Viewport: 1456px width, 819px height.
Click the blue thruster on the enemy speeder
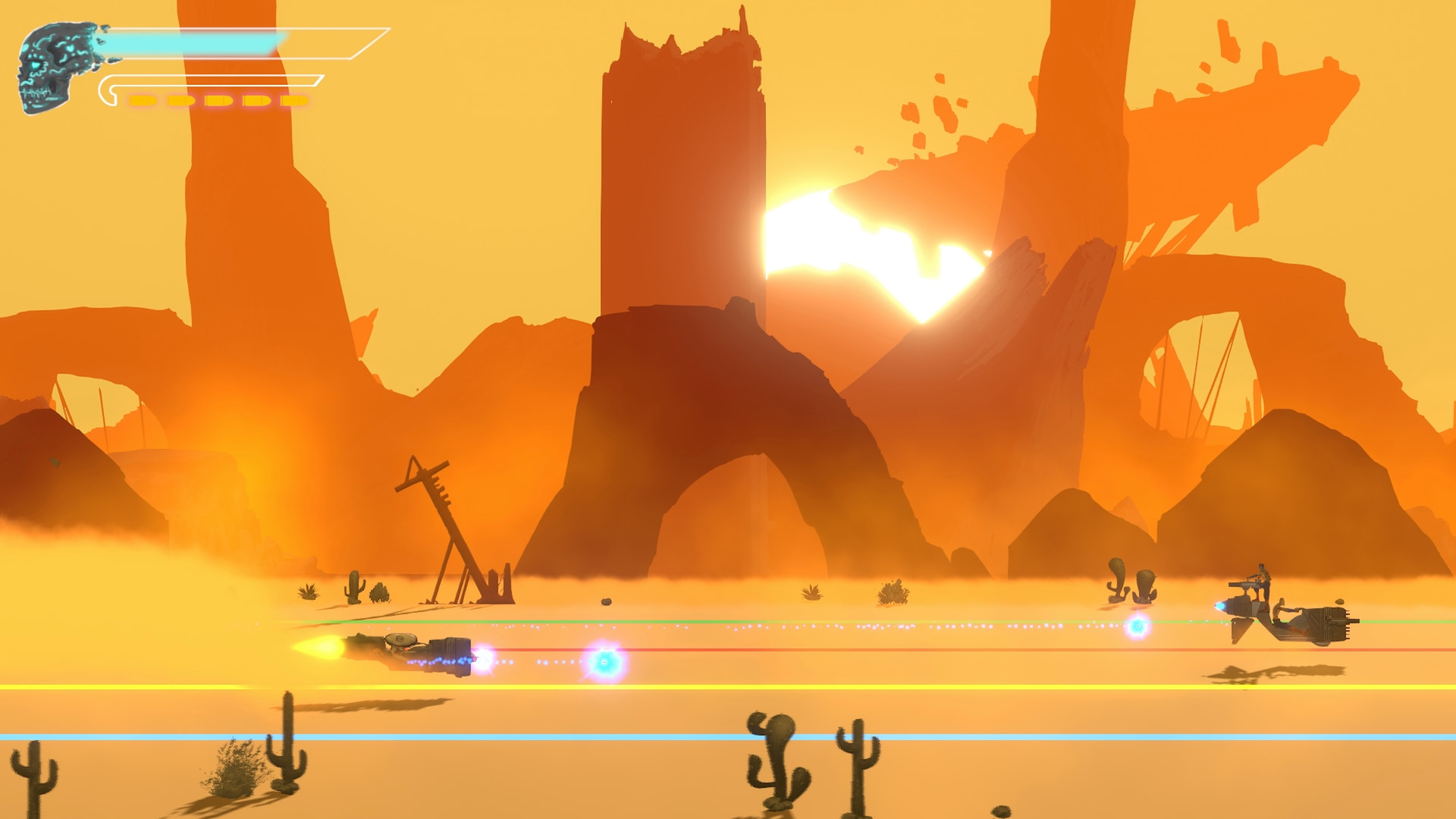pos(1221,607)
